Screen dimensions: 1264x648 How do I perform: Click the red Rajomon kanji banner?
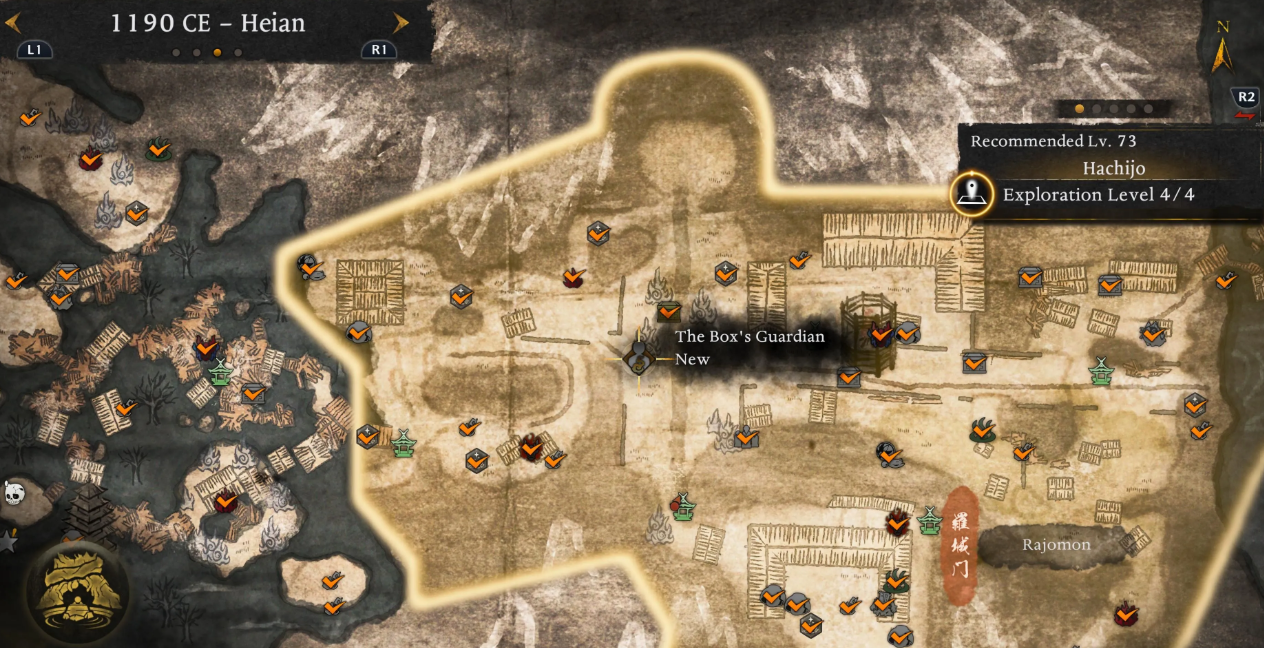[961, 547]
